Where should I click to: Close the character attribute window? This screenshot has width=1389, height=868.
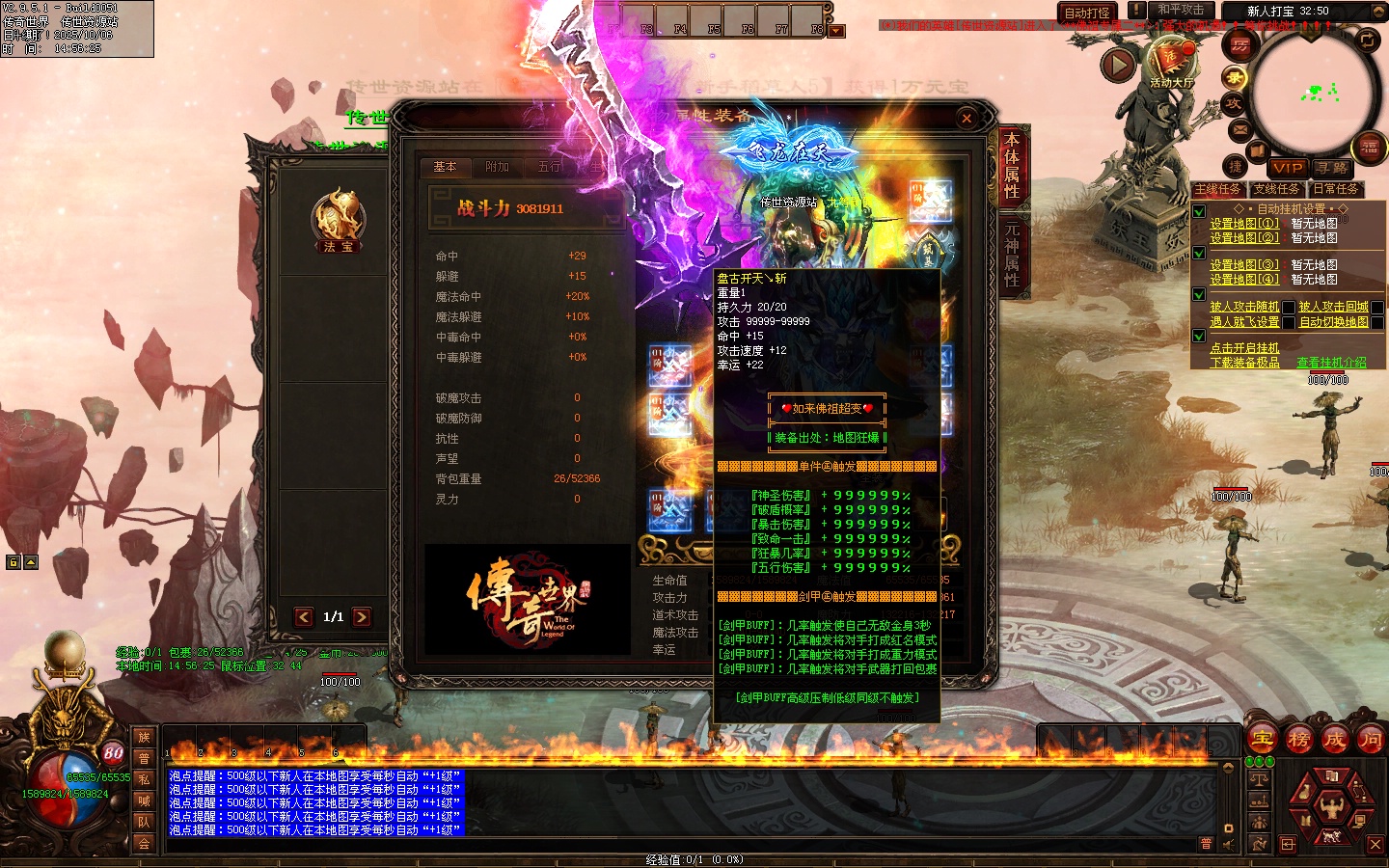967,119
